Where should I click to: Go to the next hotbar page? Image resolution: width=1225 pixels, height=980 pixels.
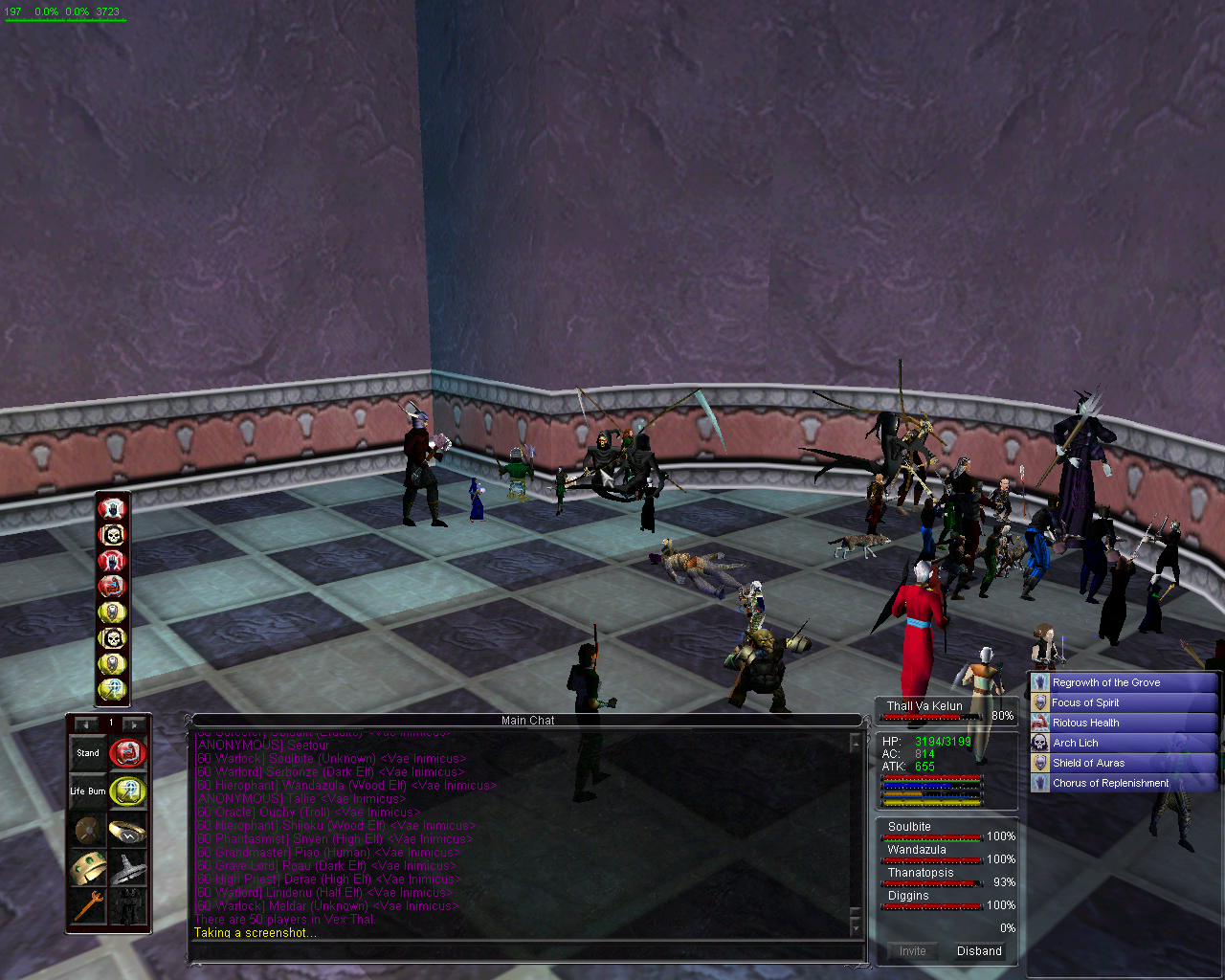click(134, 724)
